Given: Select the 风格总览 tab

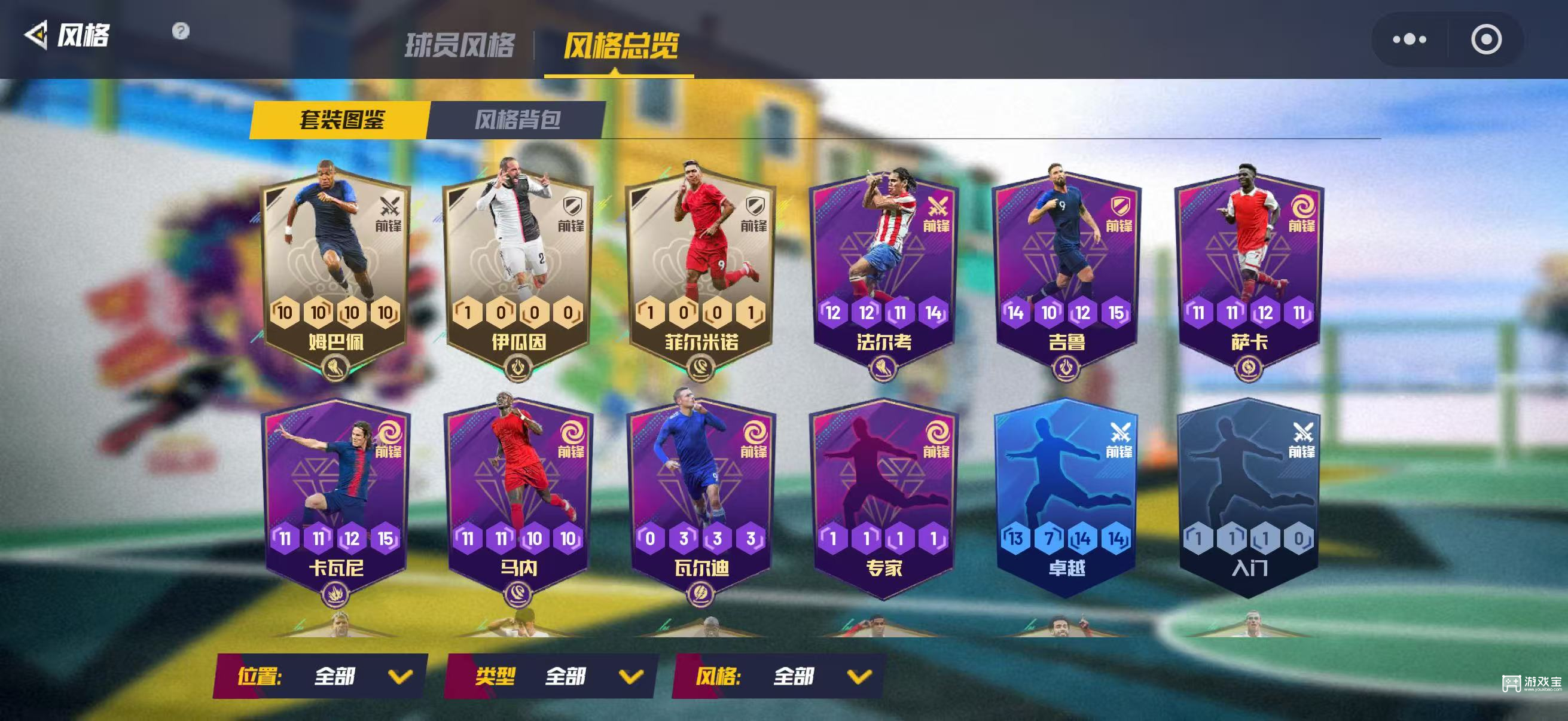Looking at the screenshot, I should (620, 45).
